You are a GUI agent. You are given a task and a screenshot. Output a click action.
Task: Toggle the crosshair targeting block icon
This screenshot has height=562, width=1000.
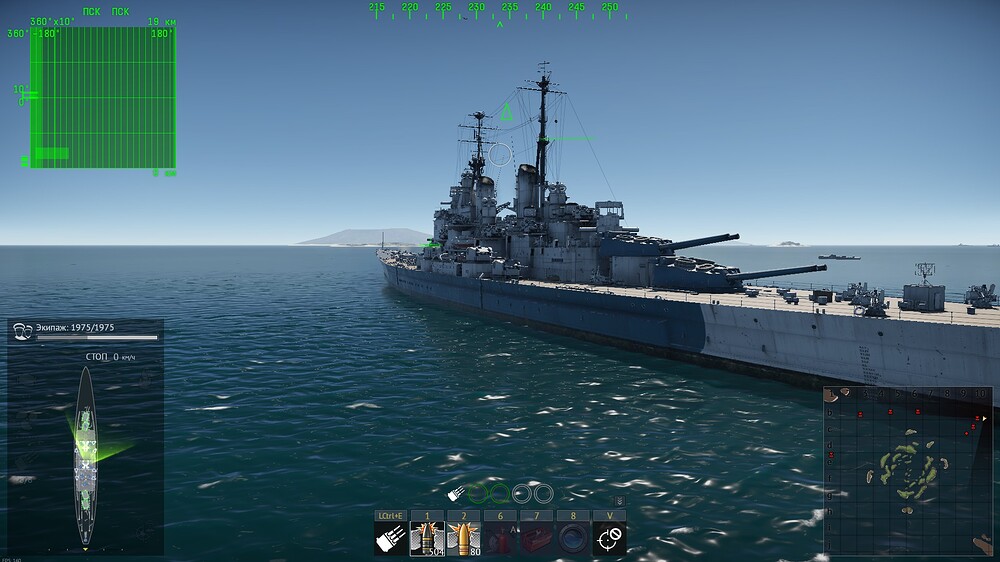click(609, 539)
